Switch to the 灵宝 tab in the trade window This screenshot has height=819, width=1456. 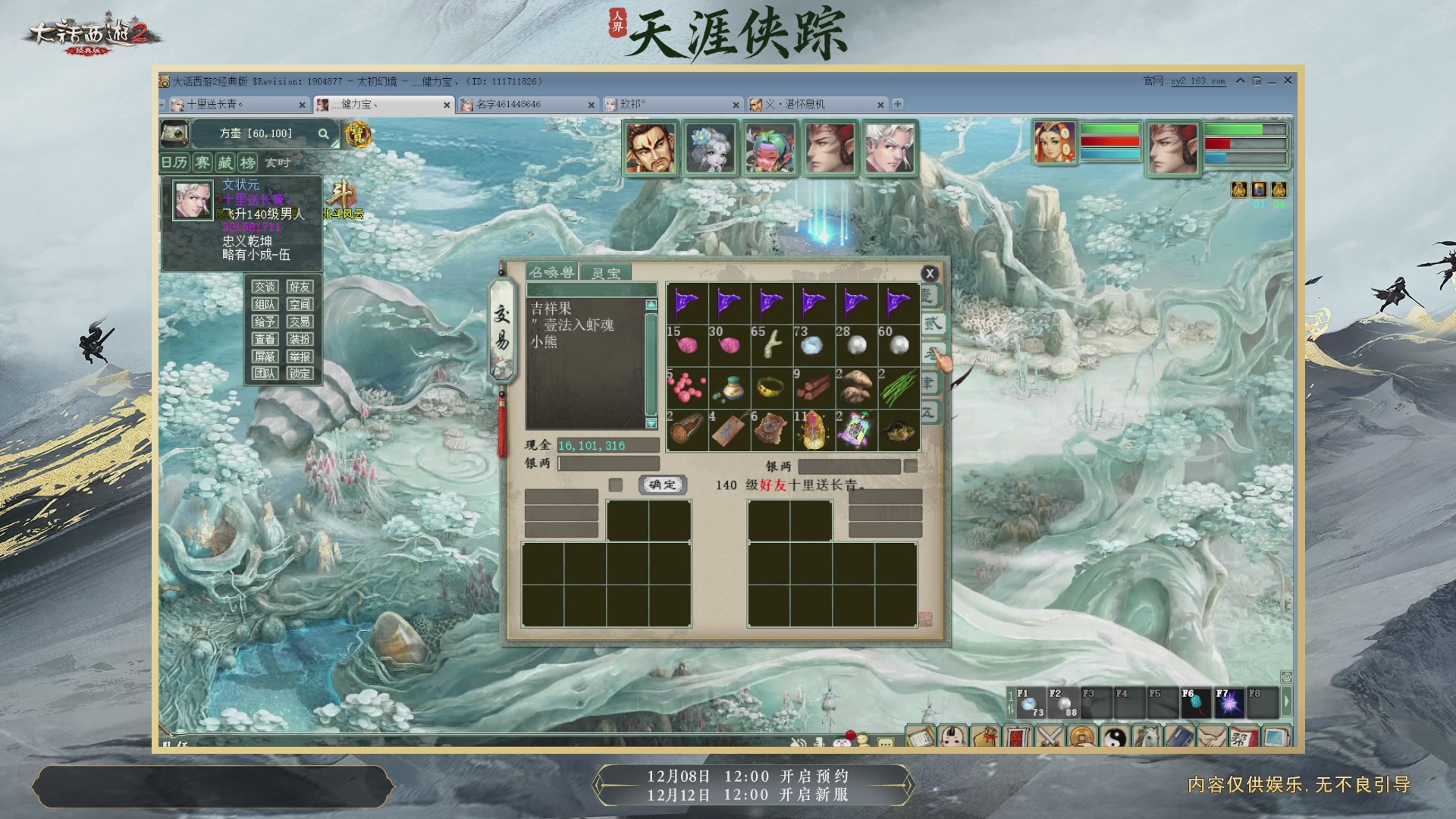pos(607,271)
